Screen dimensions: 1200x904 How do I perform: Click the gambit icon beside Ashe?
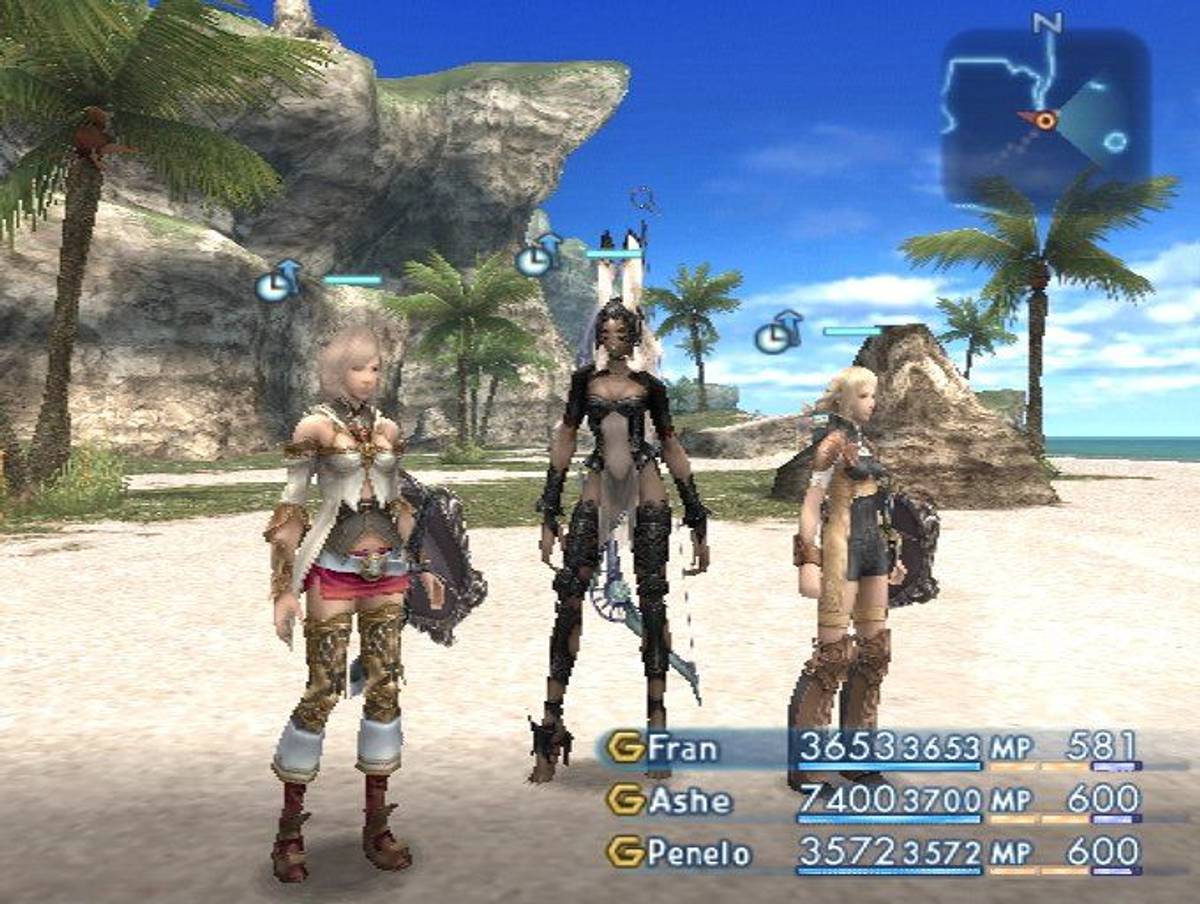point(625,800)
